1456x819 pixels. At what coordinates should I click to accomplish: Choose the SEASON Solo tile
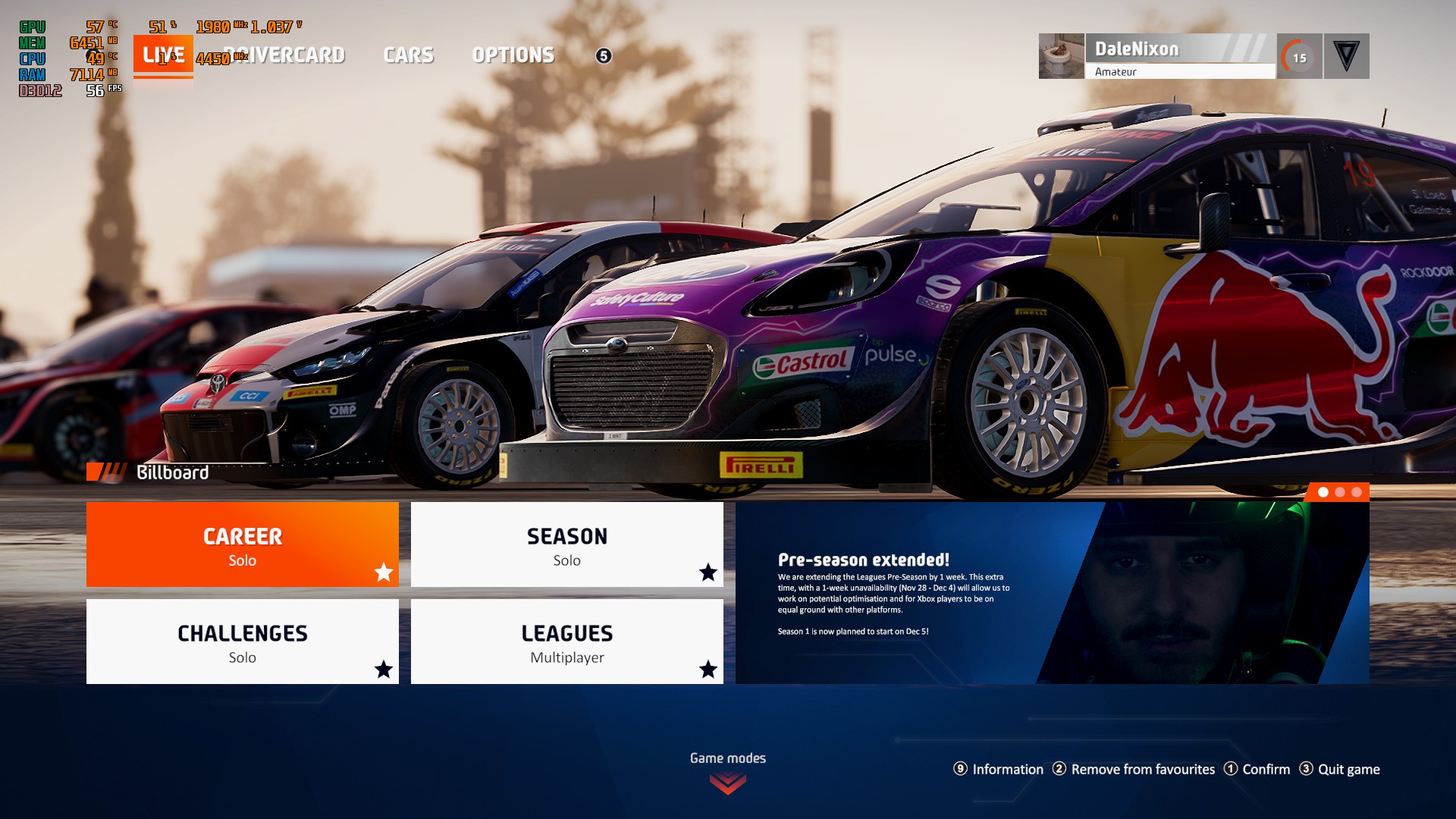[566, 544]
